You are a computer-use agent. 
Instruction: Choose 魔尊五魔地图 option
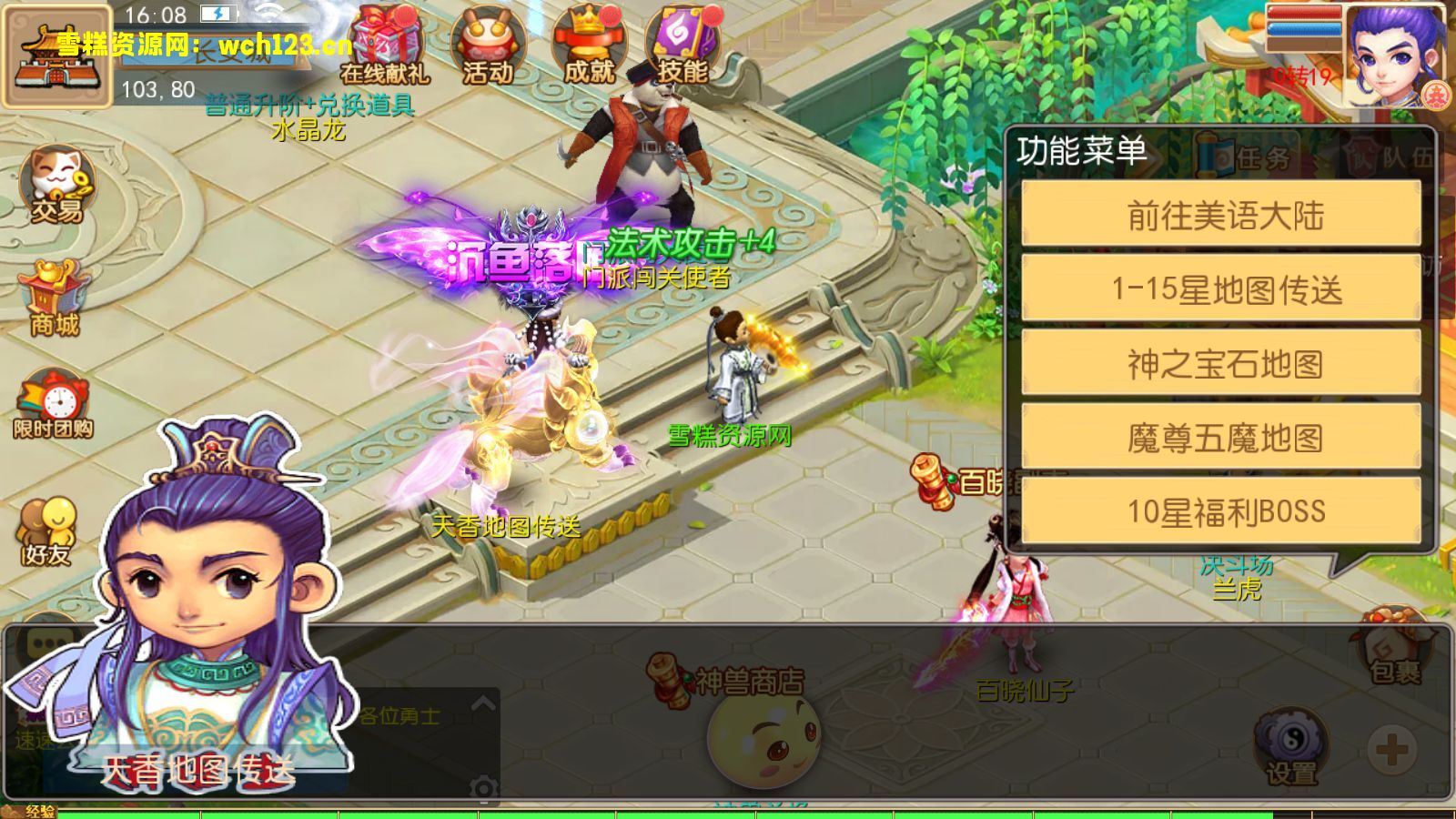(x=1221, y=438)
